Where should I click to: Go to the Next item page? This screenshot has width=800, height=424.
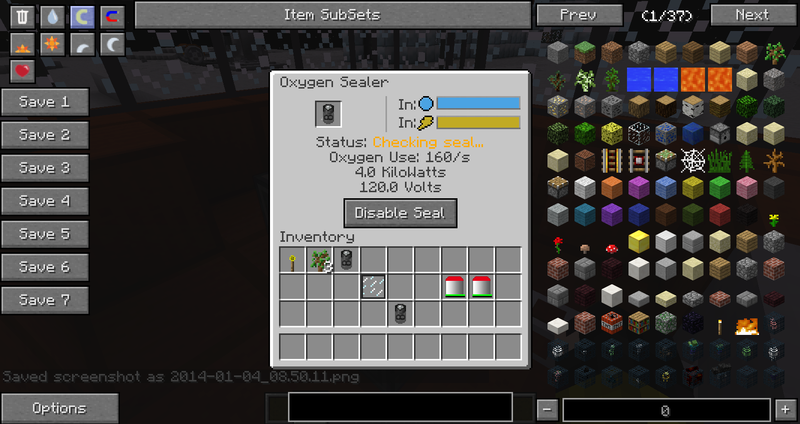click(x=752, y=15)
